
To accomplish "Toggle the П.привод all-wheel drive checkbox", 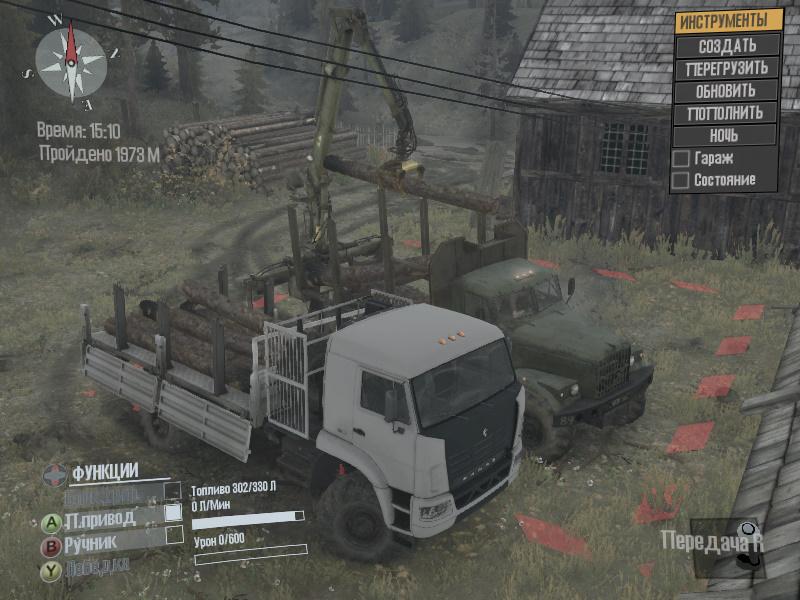I will tap(174, 512).
